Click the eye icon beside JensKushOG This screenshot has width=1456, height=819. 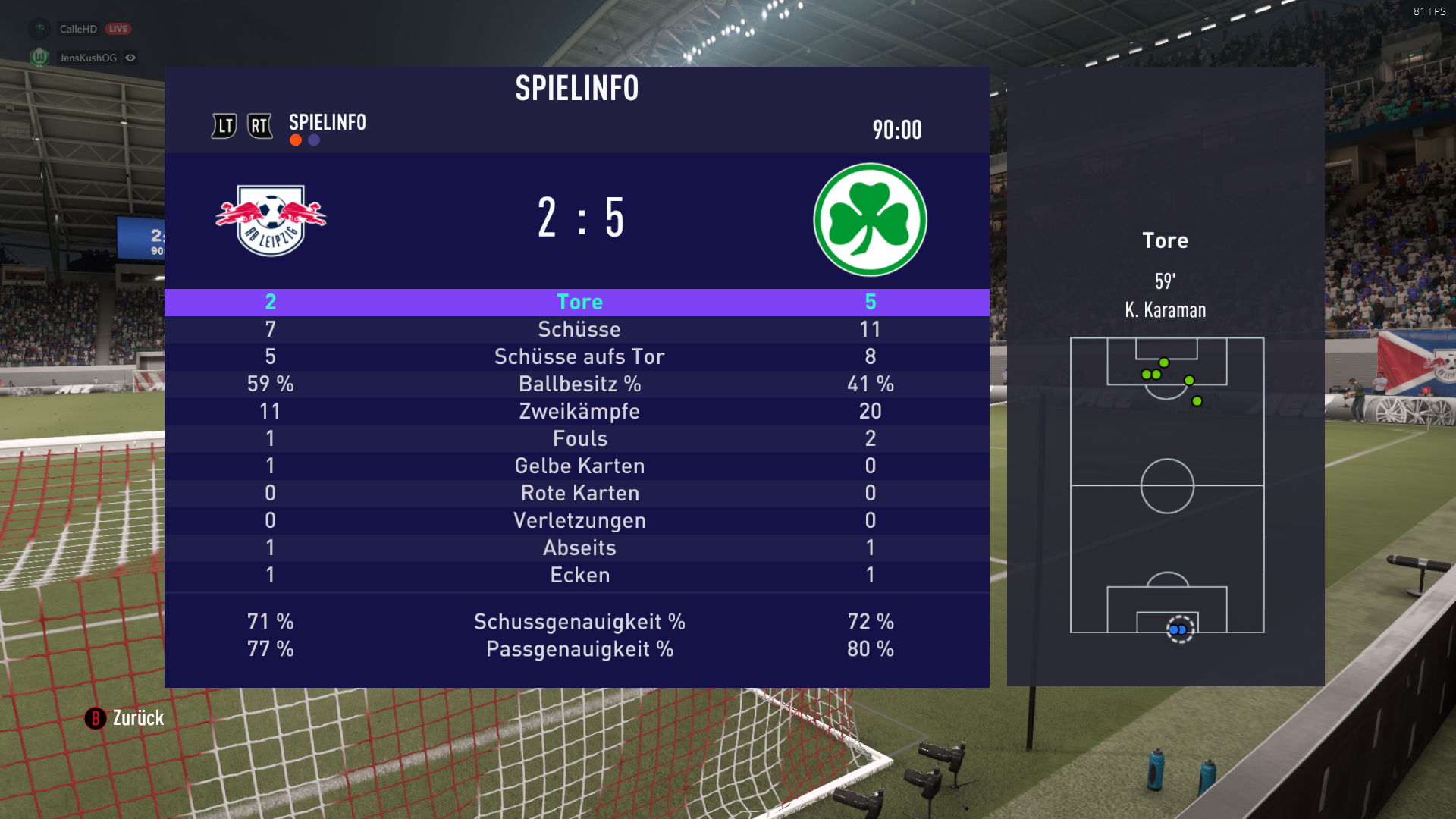[x=130, y=58]
